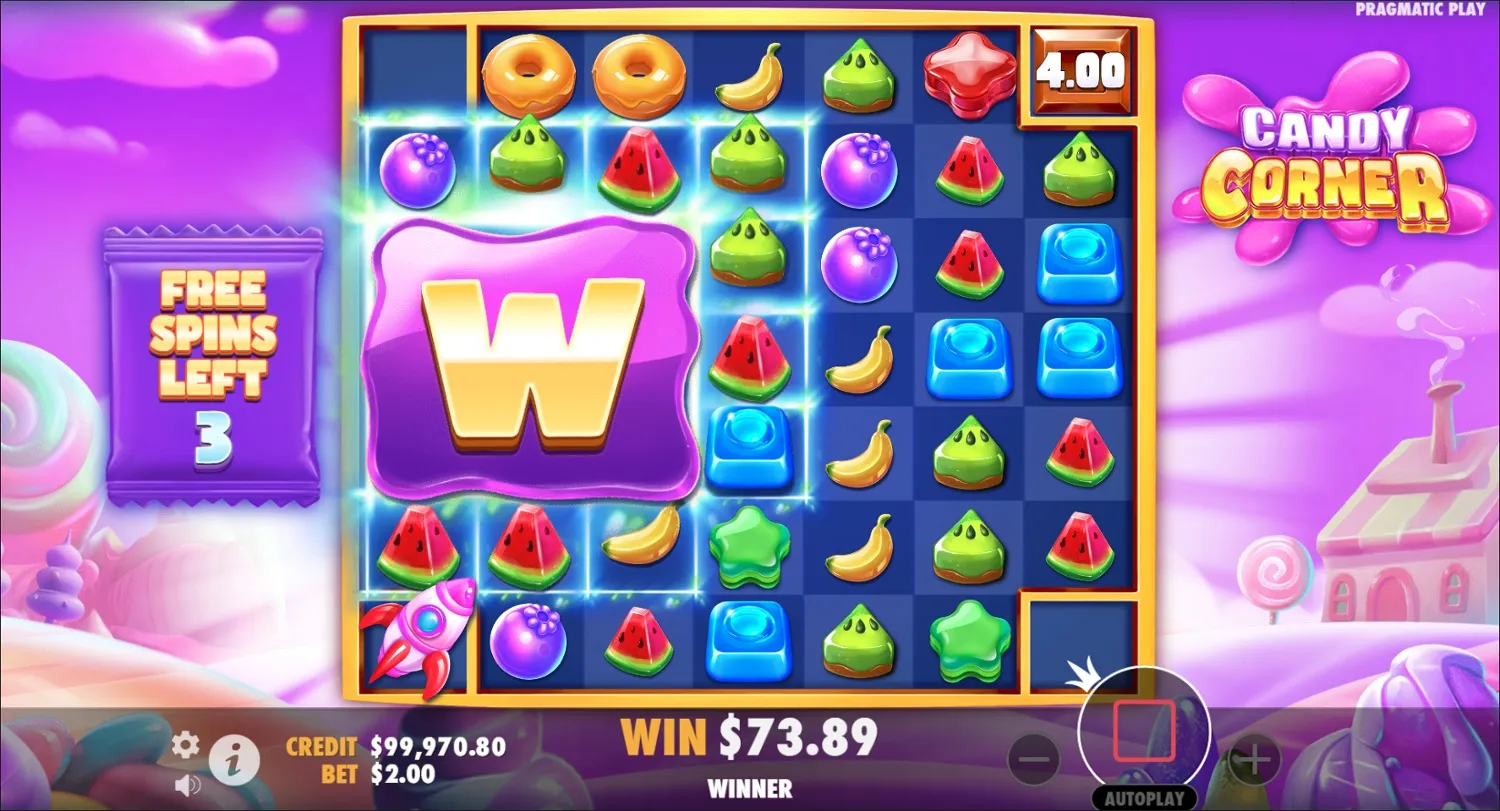This screenshot has height=811, width=1500.
Task: Open the game settings gear
Action: coord(184,744)
